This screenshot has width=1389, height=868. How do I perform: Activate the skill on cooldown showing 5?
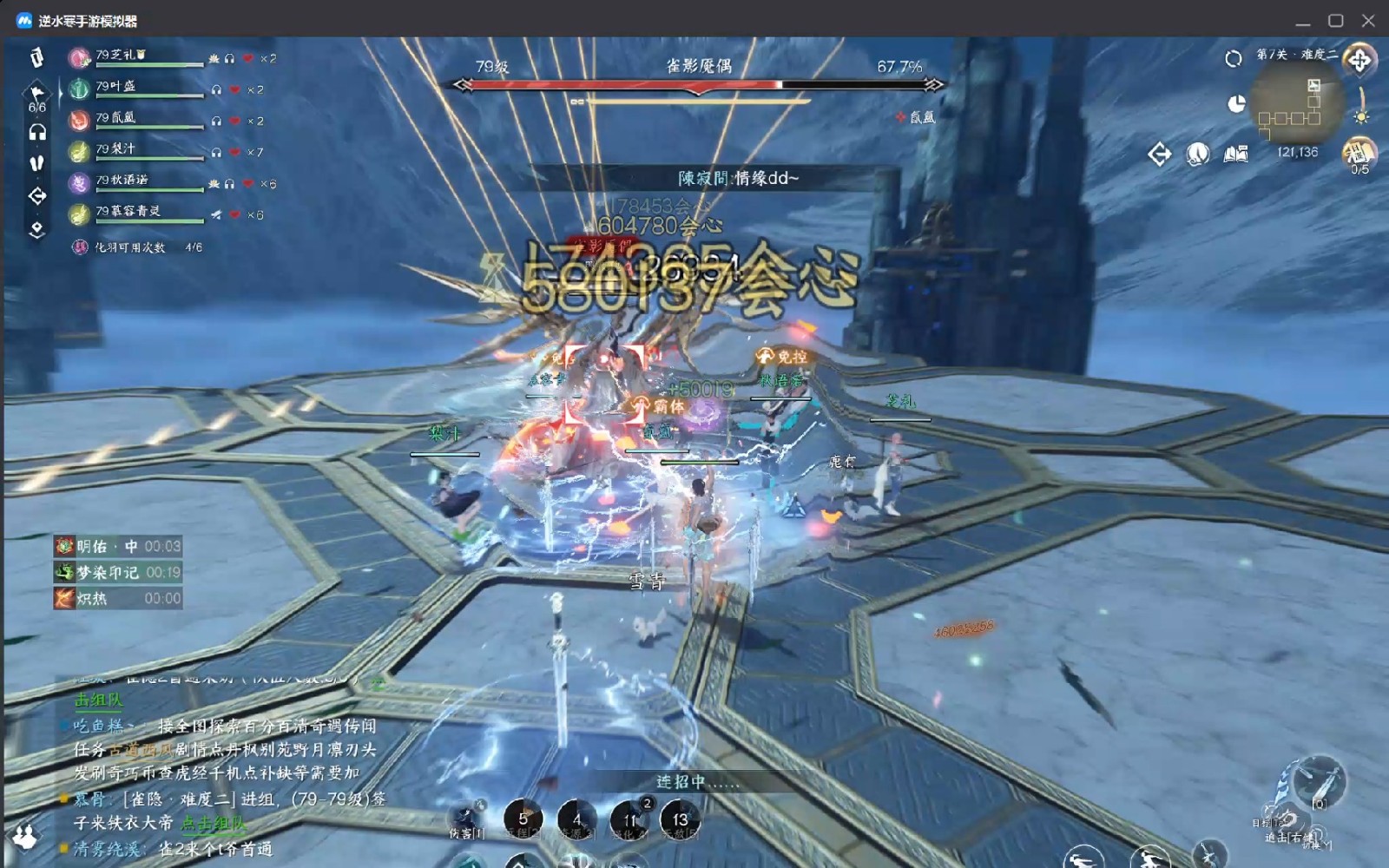point(523,819)
